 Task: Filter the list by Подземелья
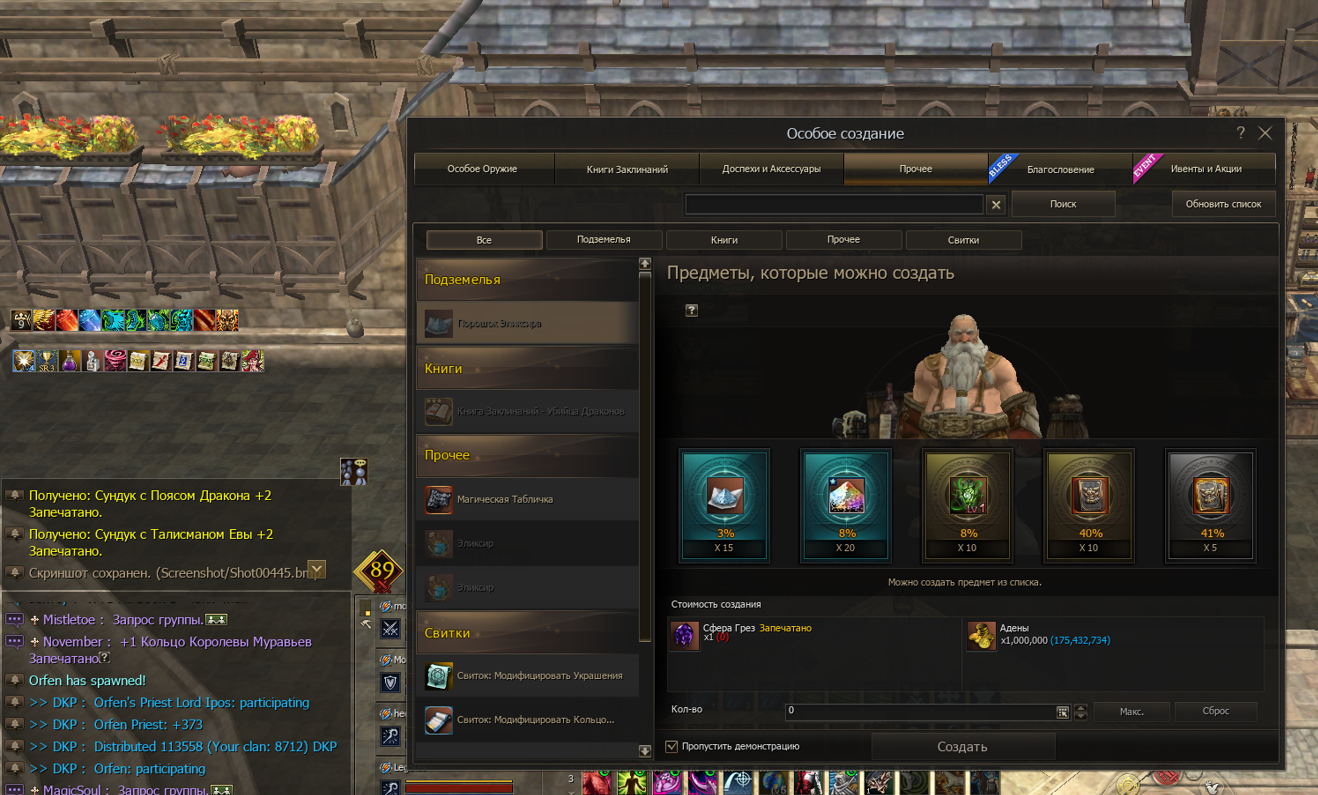tap(604, 240)
